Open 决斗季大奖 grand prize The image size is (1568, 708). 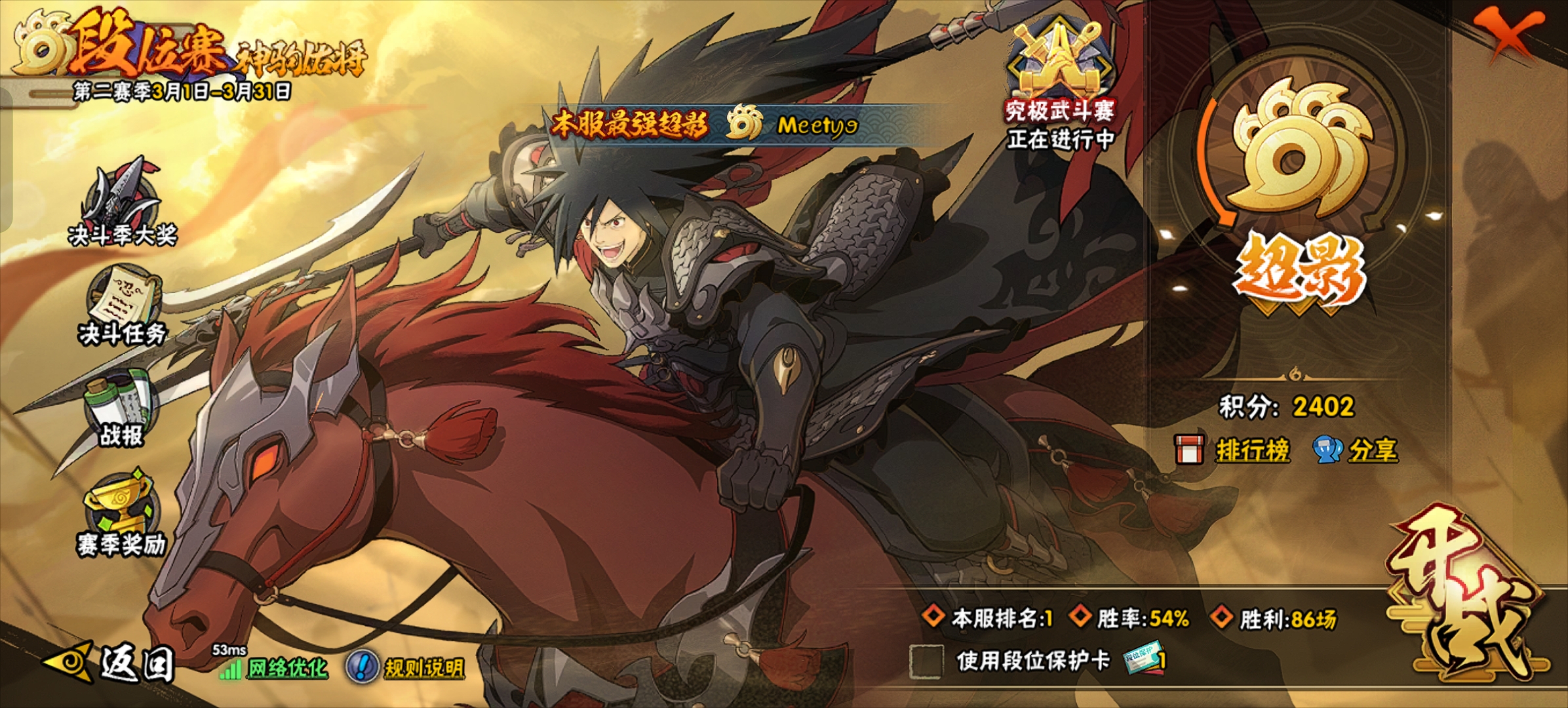123,203
